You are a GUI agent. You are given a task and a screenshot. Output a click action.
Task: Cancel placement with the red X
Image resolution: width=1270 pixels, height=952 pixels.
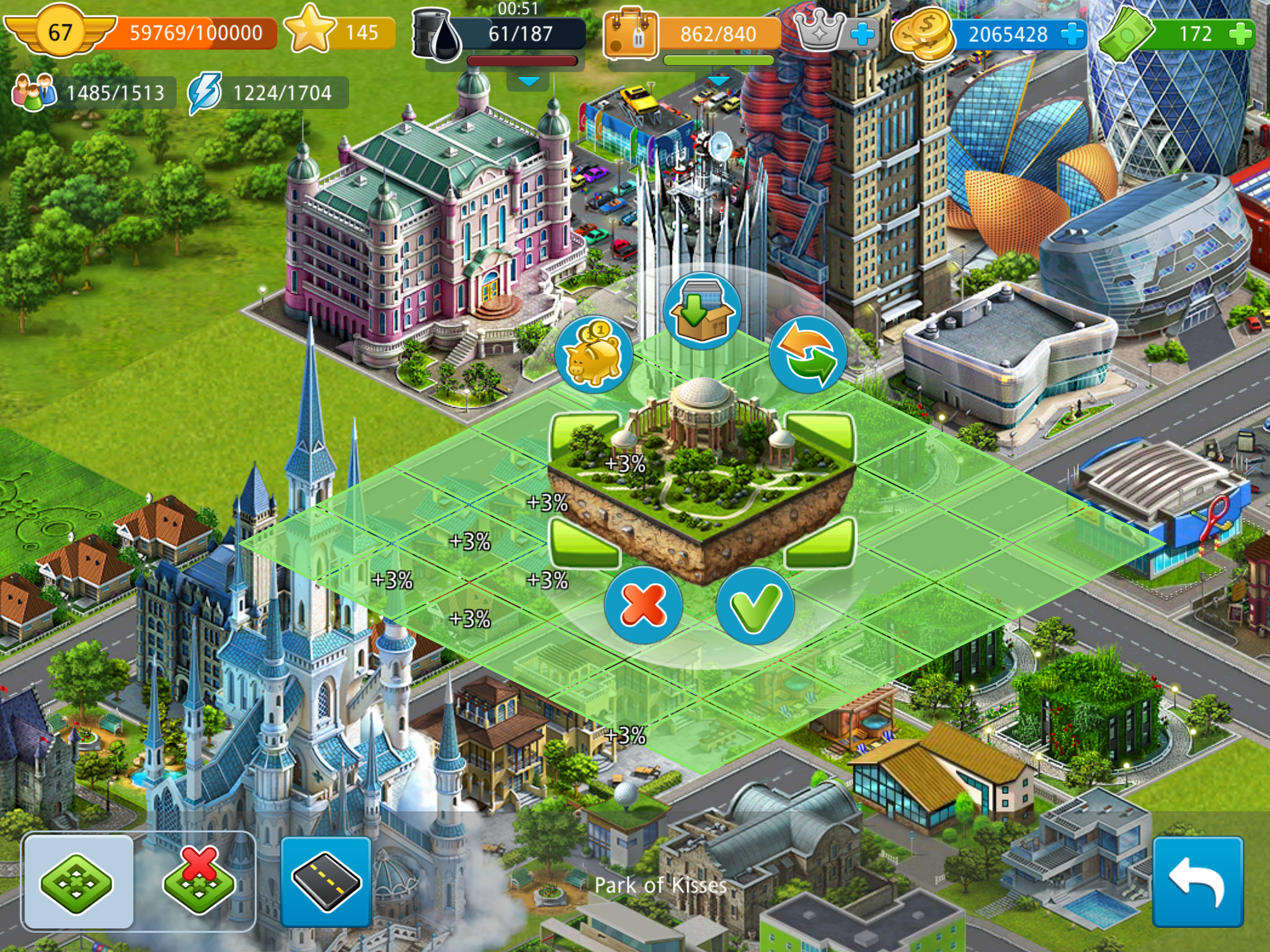tap(643, 606)
